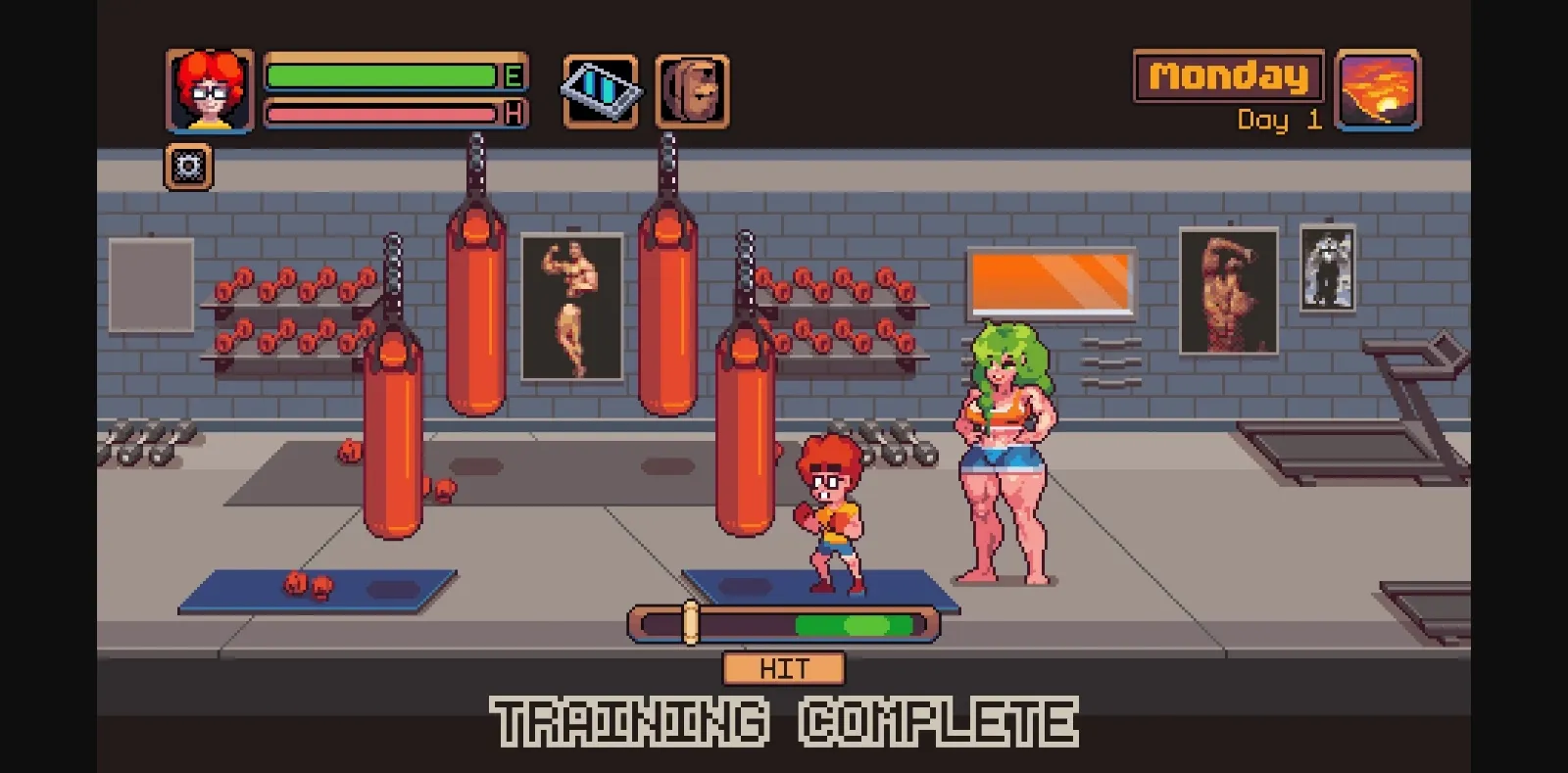The image size is (1568, 773).
Task: Click the bodybuilder poster on the wall
Action: tap(573, 307)
